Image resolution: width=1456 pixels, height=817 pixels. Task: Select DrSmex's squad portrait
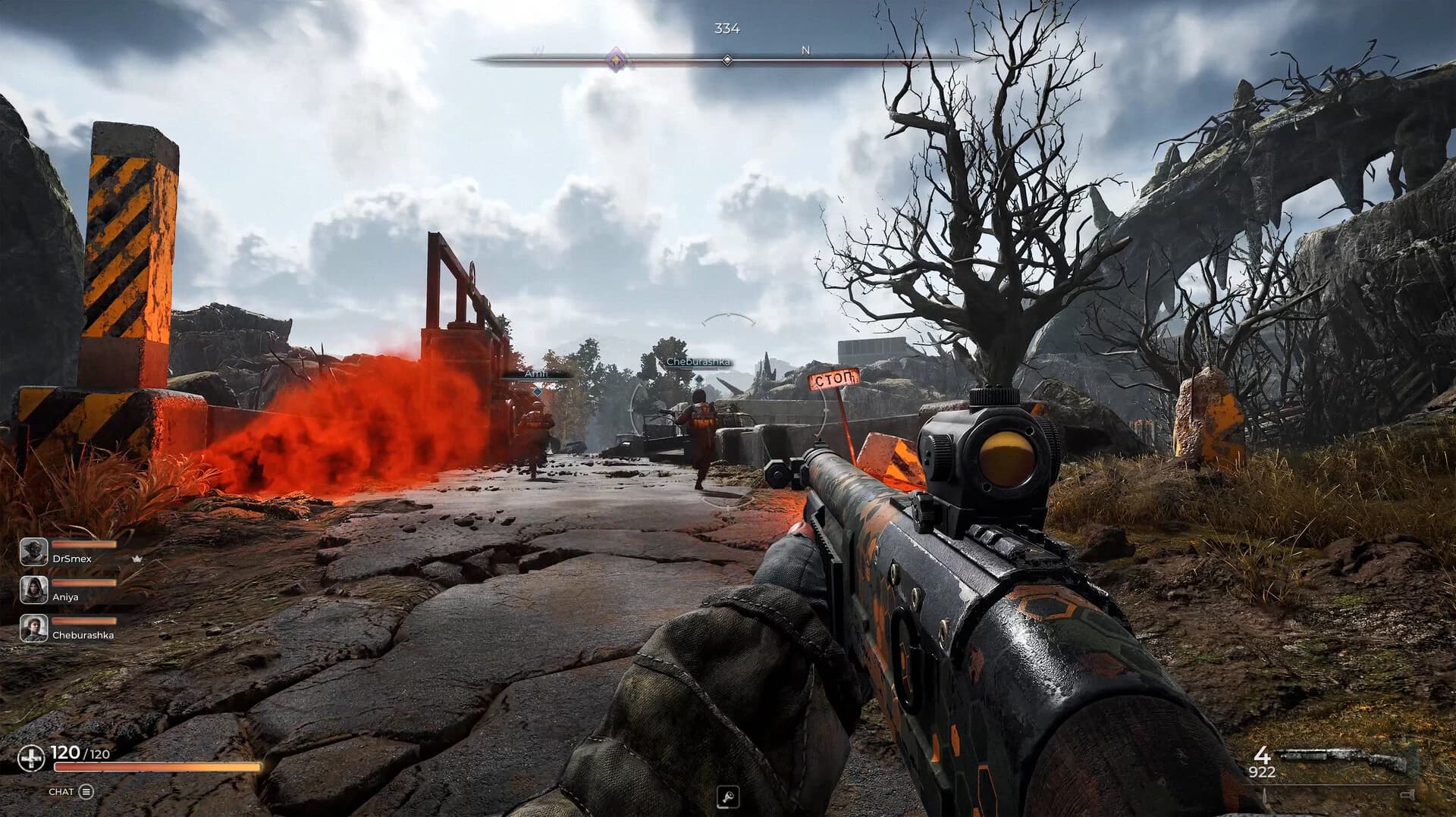(34, 551)
